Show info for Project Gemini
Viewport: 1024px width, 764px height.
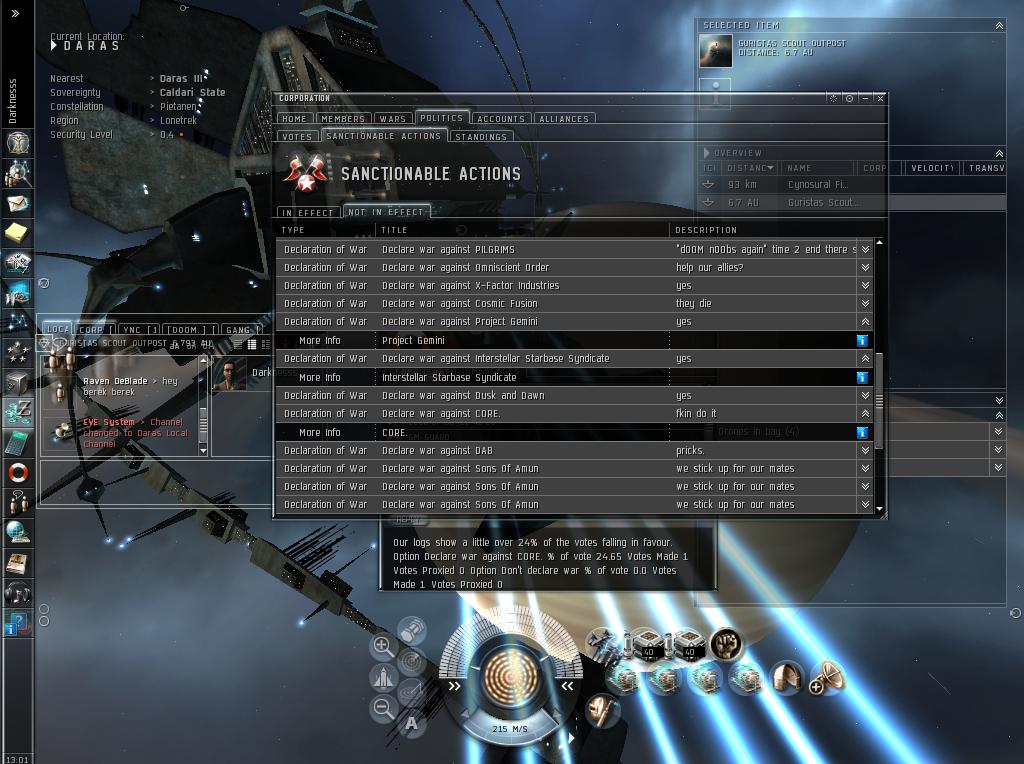(862, 340)
